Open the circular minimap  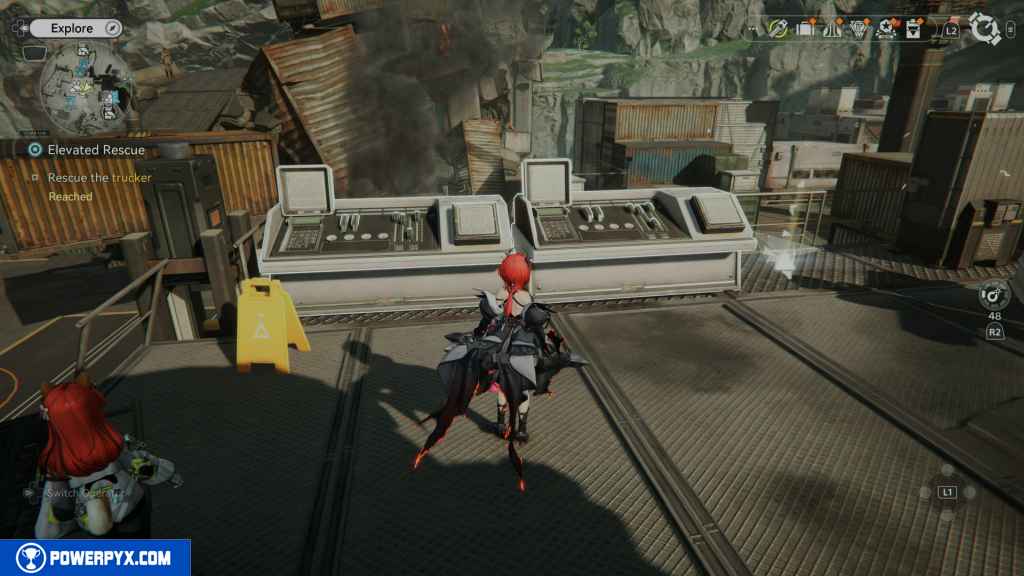pos(85,88)
